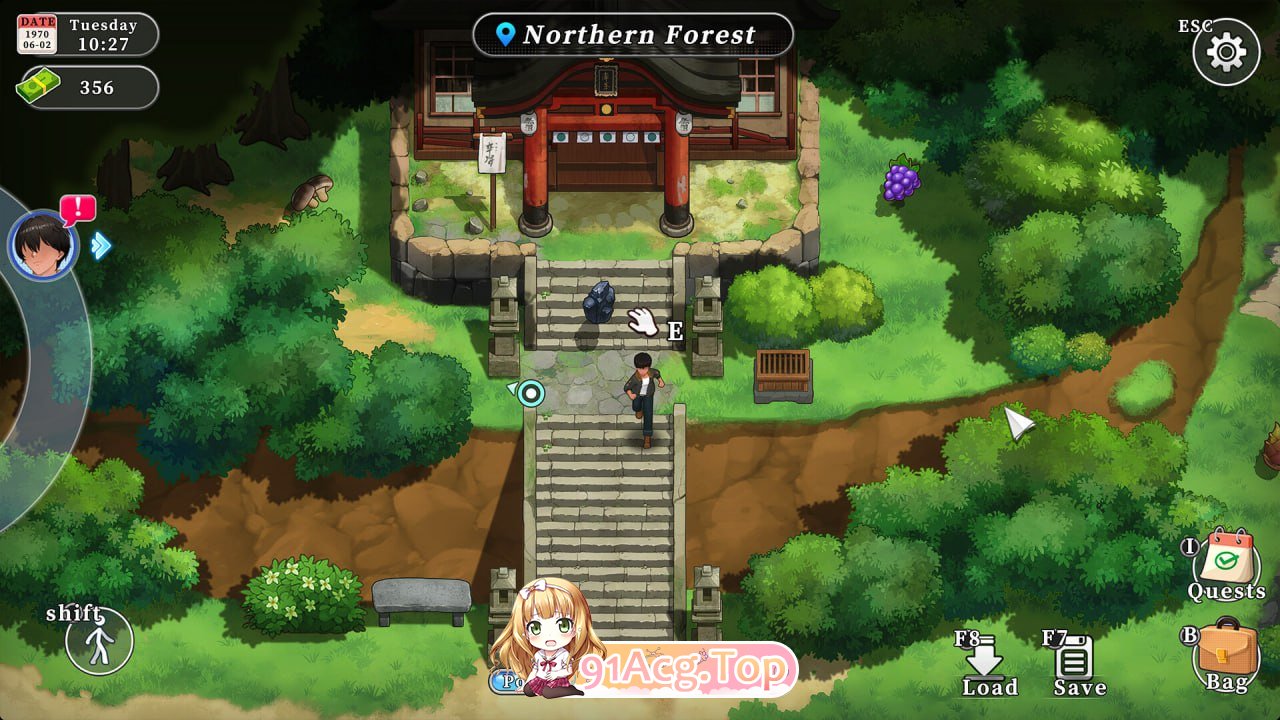1280x720 pixels.
Task: Click the player's circular portrait avatar
Action: click(x=42, y=245)
